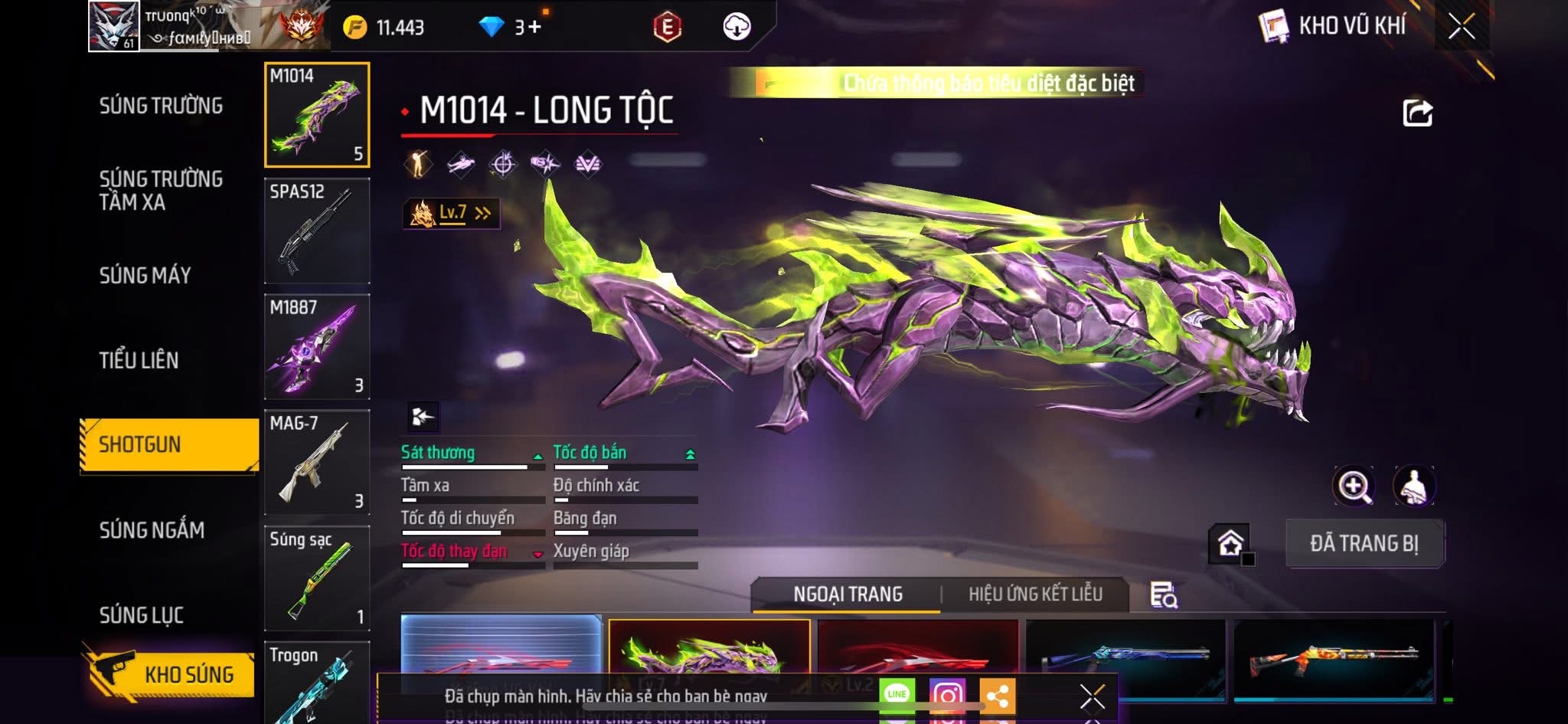Select the SPAS12 shotgun slot
This screenshot has width=1568, height=724.
pyautogui.click(x=317, y=231)
